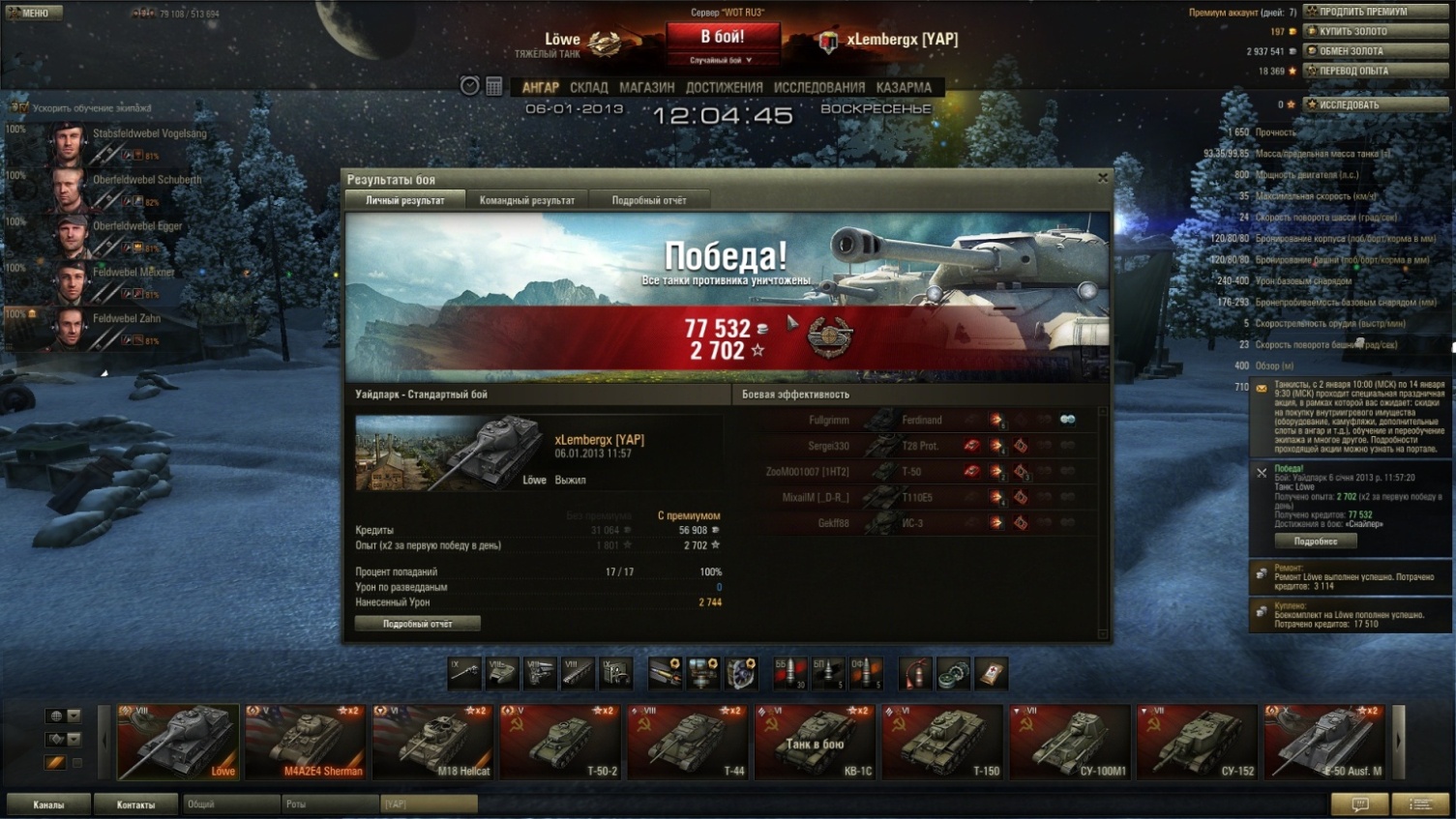The width and height of the screenshot is (1456, 819).
Task: Click the Подробный отчёт button below stats
Action: [417, 624]
